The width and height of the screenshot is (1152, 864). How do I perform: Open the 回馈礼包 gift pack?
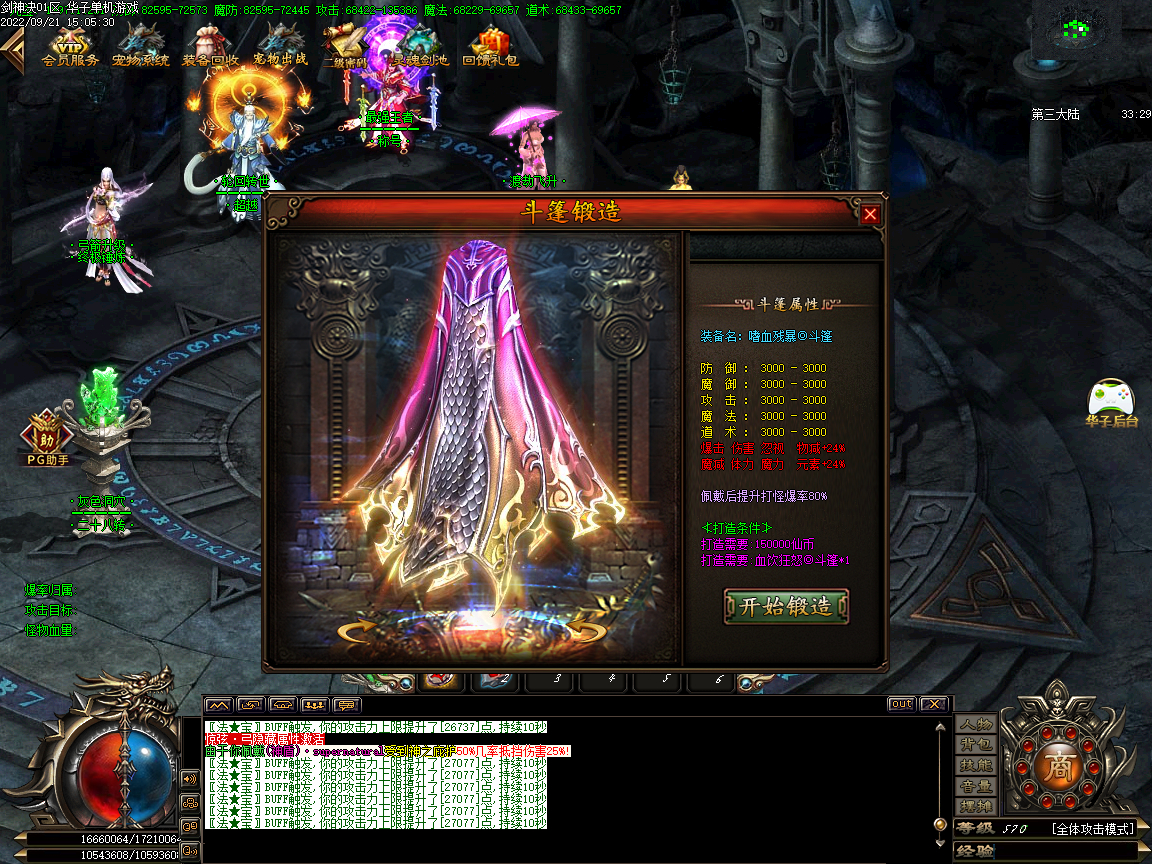490,47
